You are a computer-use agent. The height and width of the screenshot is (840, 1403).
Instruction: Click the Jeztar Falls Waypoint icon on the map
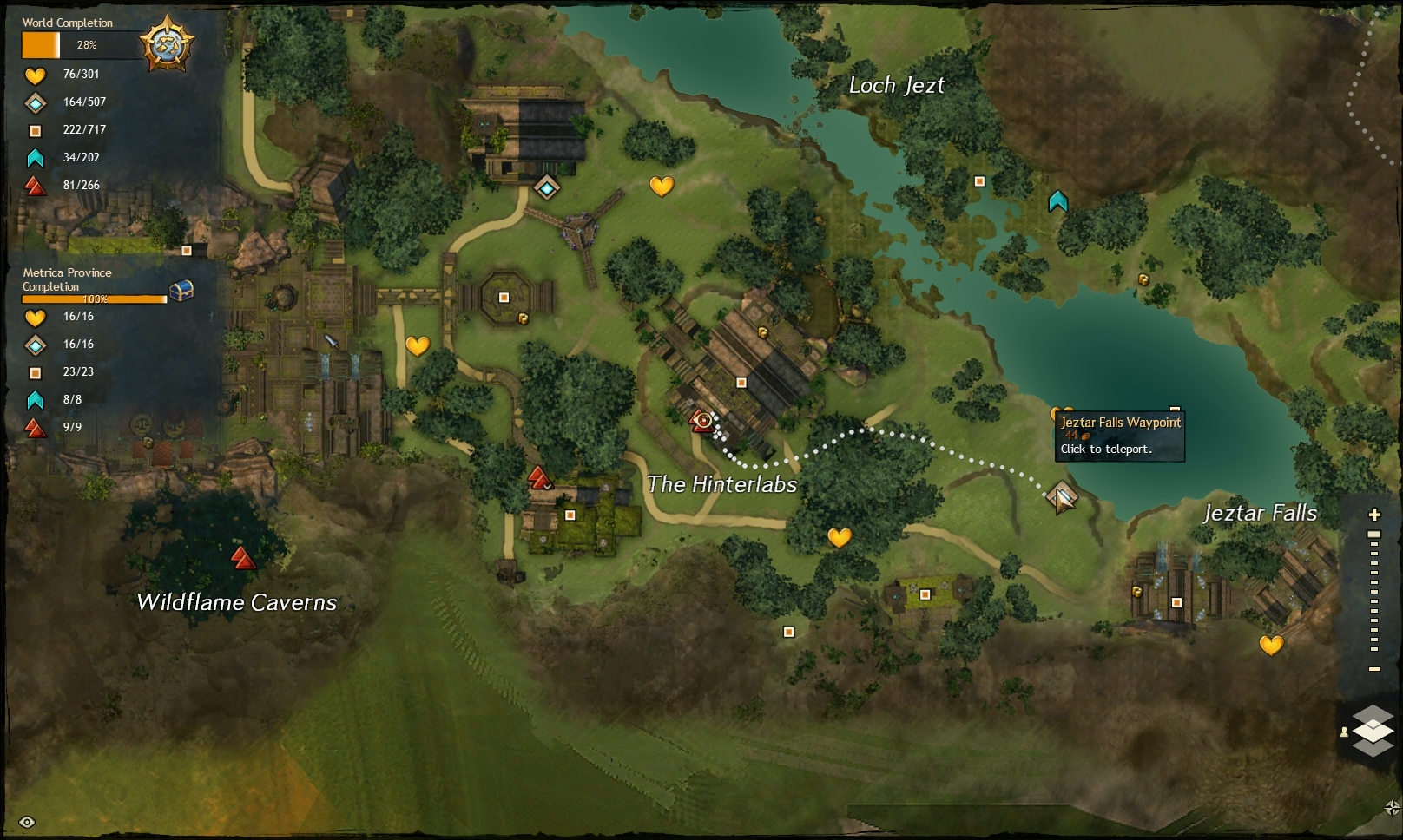[1063, 499]
